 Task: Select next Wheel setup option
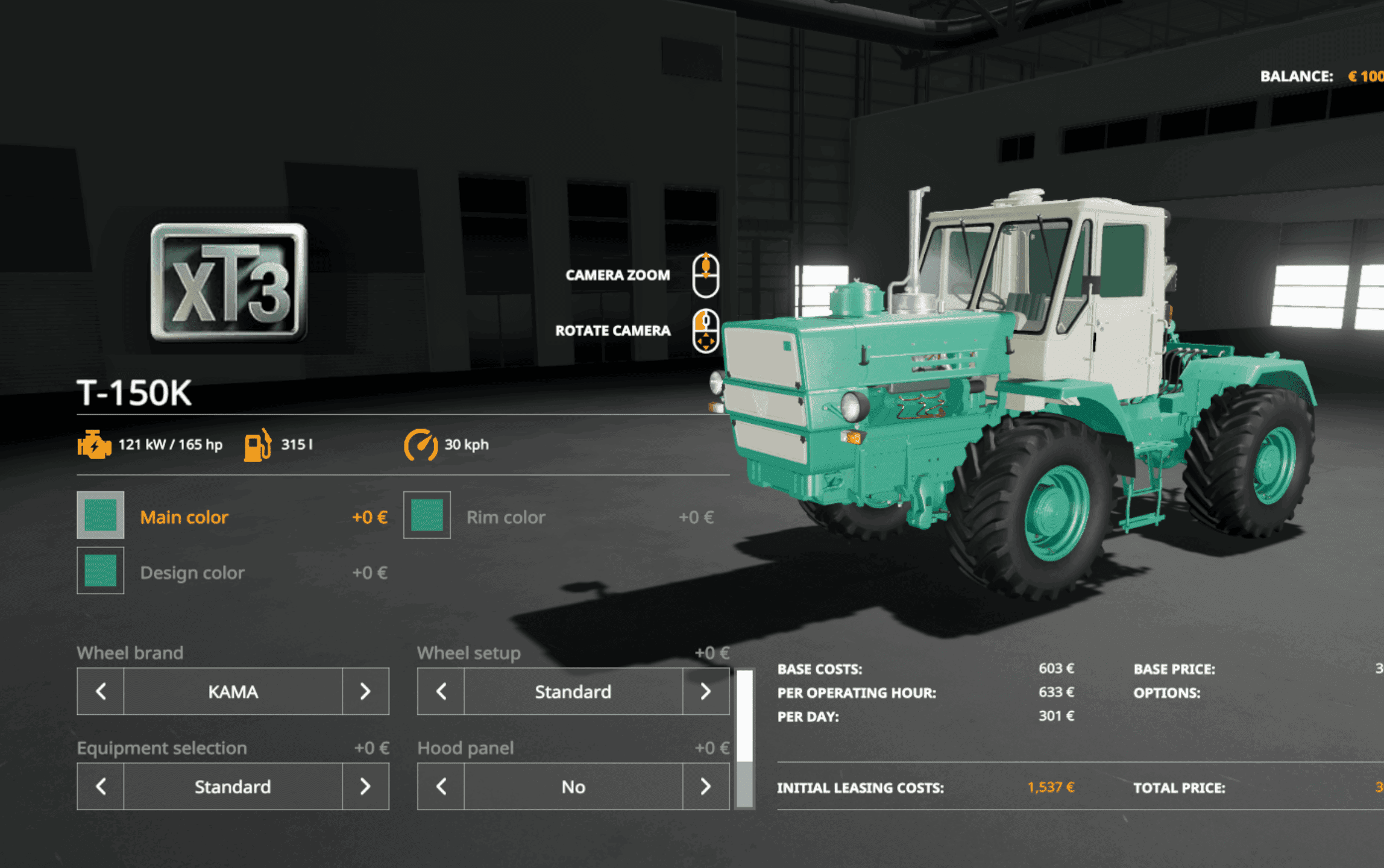706,691
